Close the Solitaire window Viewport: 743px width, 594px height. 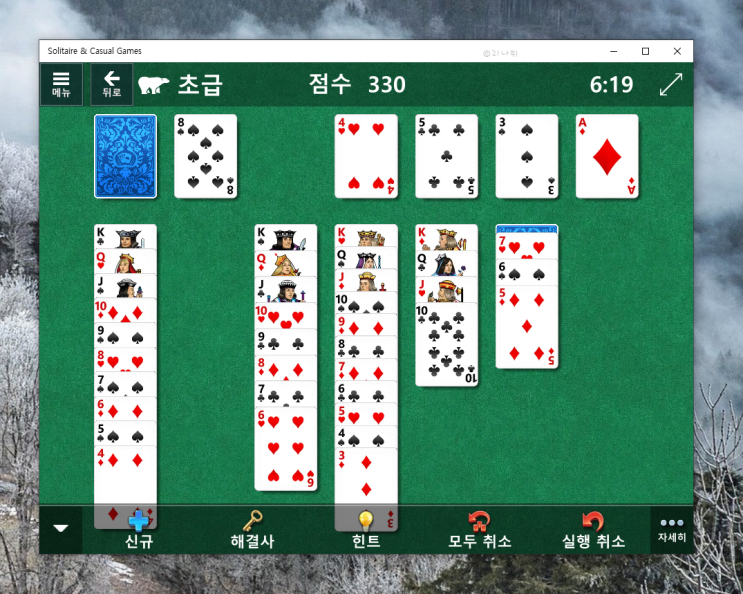(x=677, y=51)
